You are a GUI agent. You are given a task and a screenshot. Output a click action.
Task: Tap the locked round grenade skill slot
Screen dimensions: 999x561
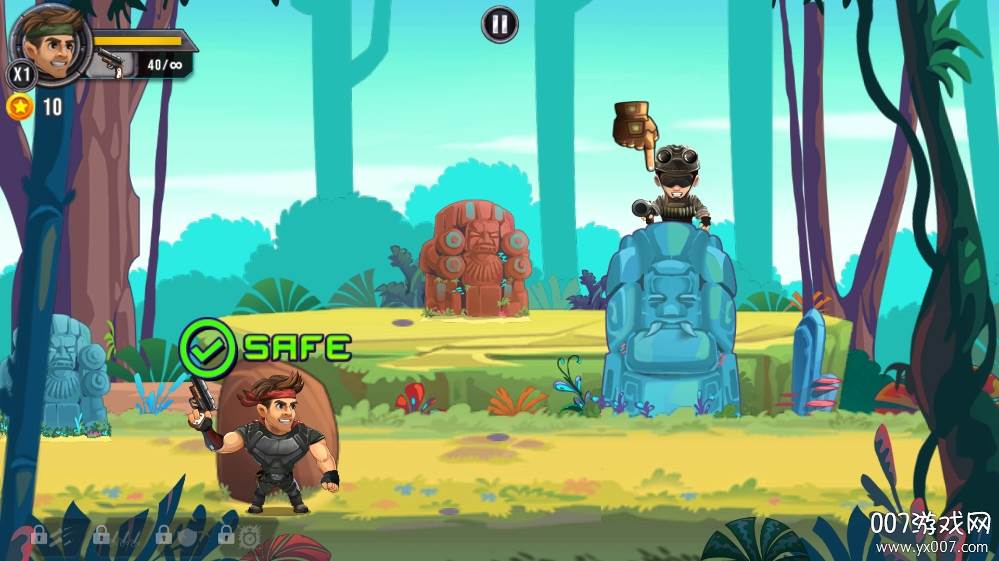coord(177,537)
